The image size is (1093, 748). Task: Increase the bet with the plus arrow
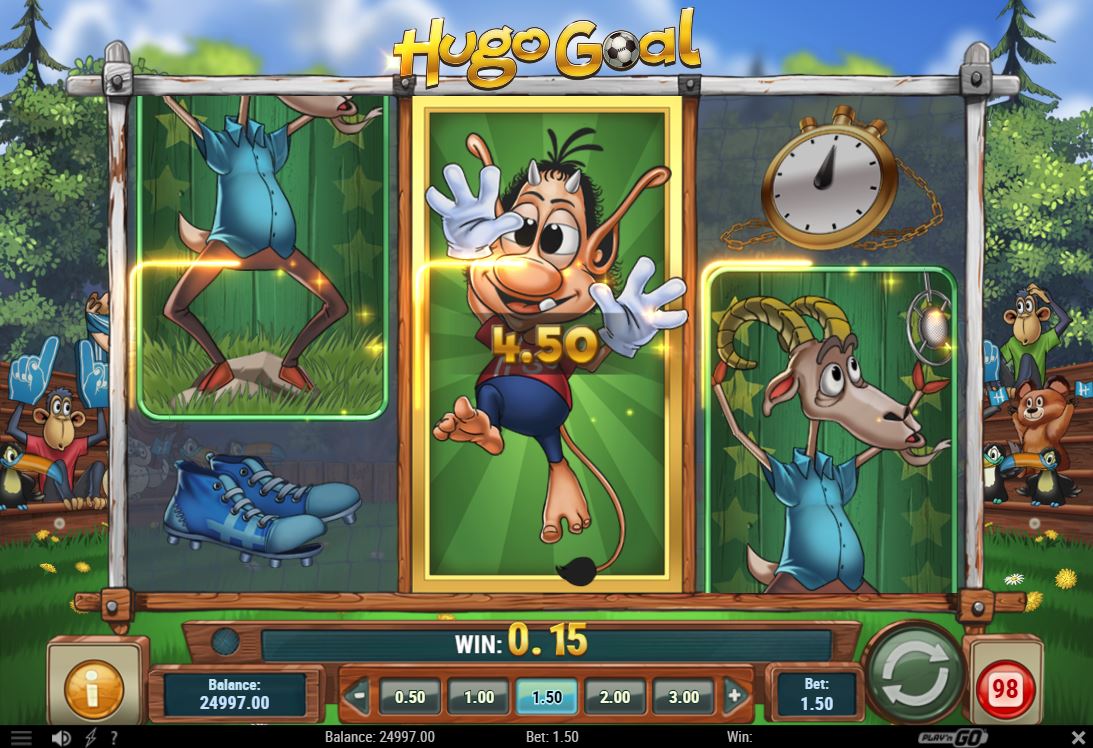pos(734,696)
